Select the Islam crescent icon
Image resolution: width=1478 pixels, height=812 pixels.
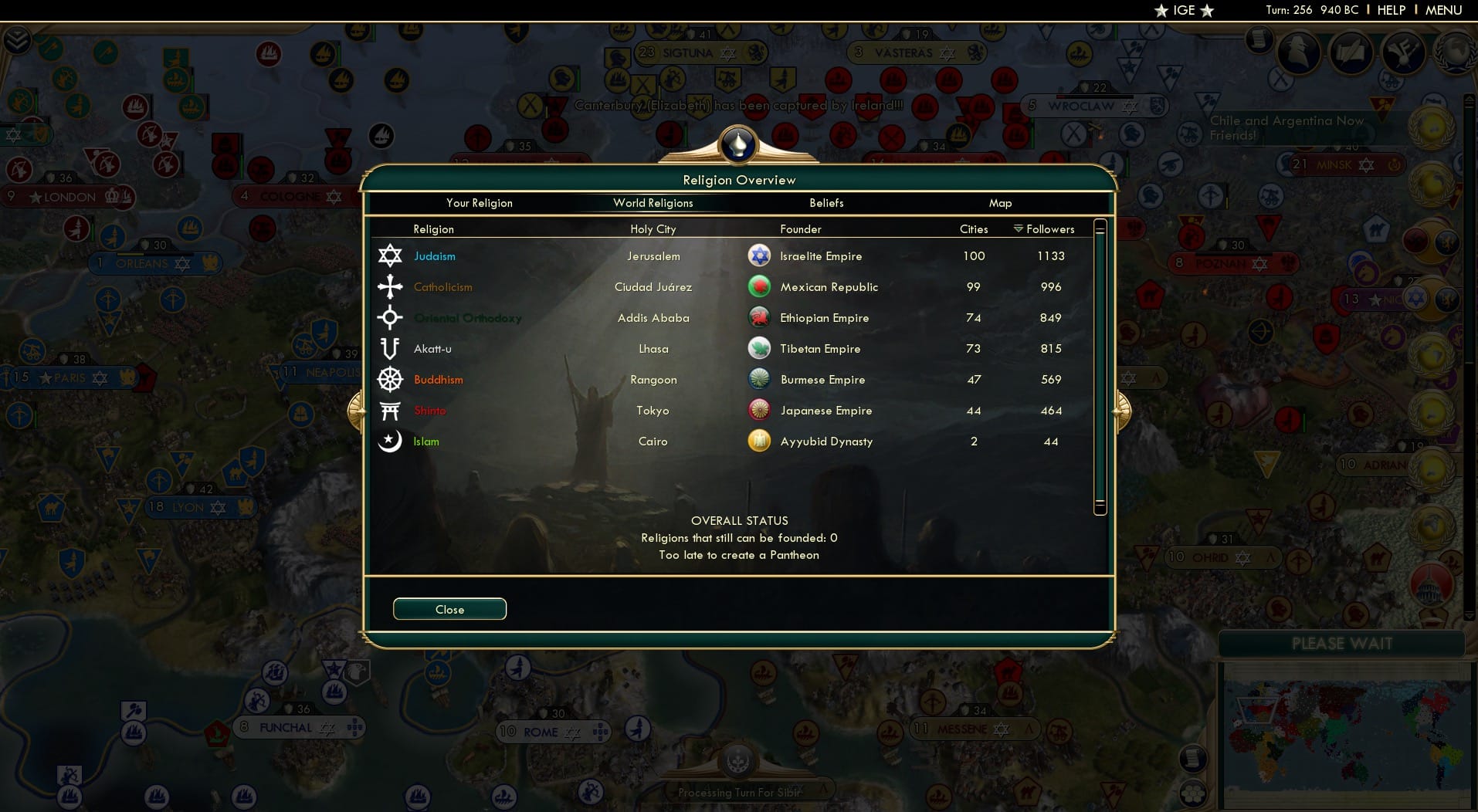pyautogui.click(x=390, y=441)
